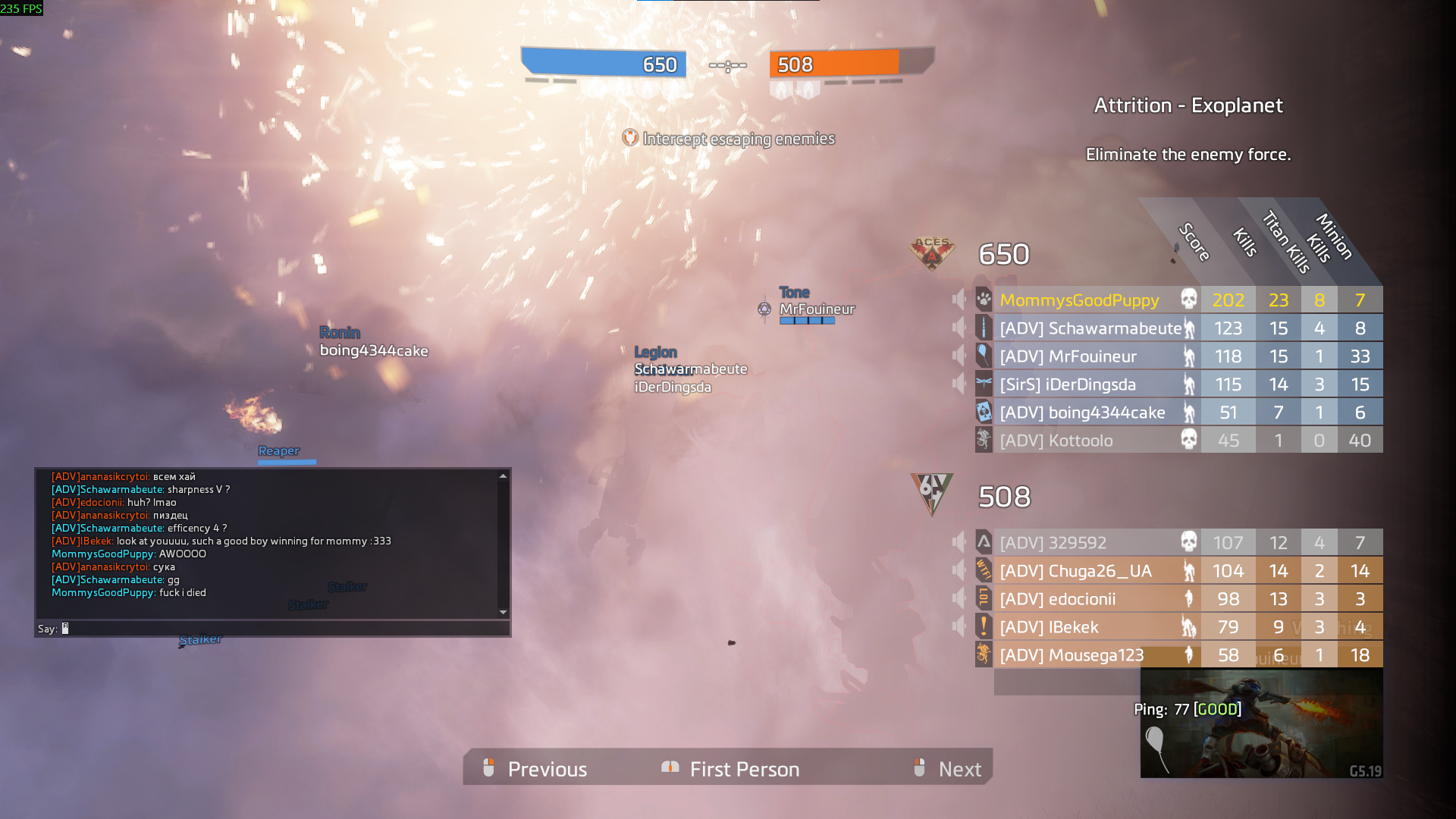Image resolution: width=1456 pixels, height=819 pixels.
Task: Spectate the Previous player
Action: [535, 769]
